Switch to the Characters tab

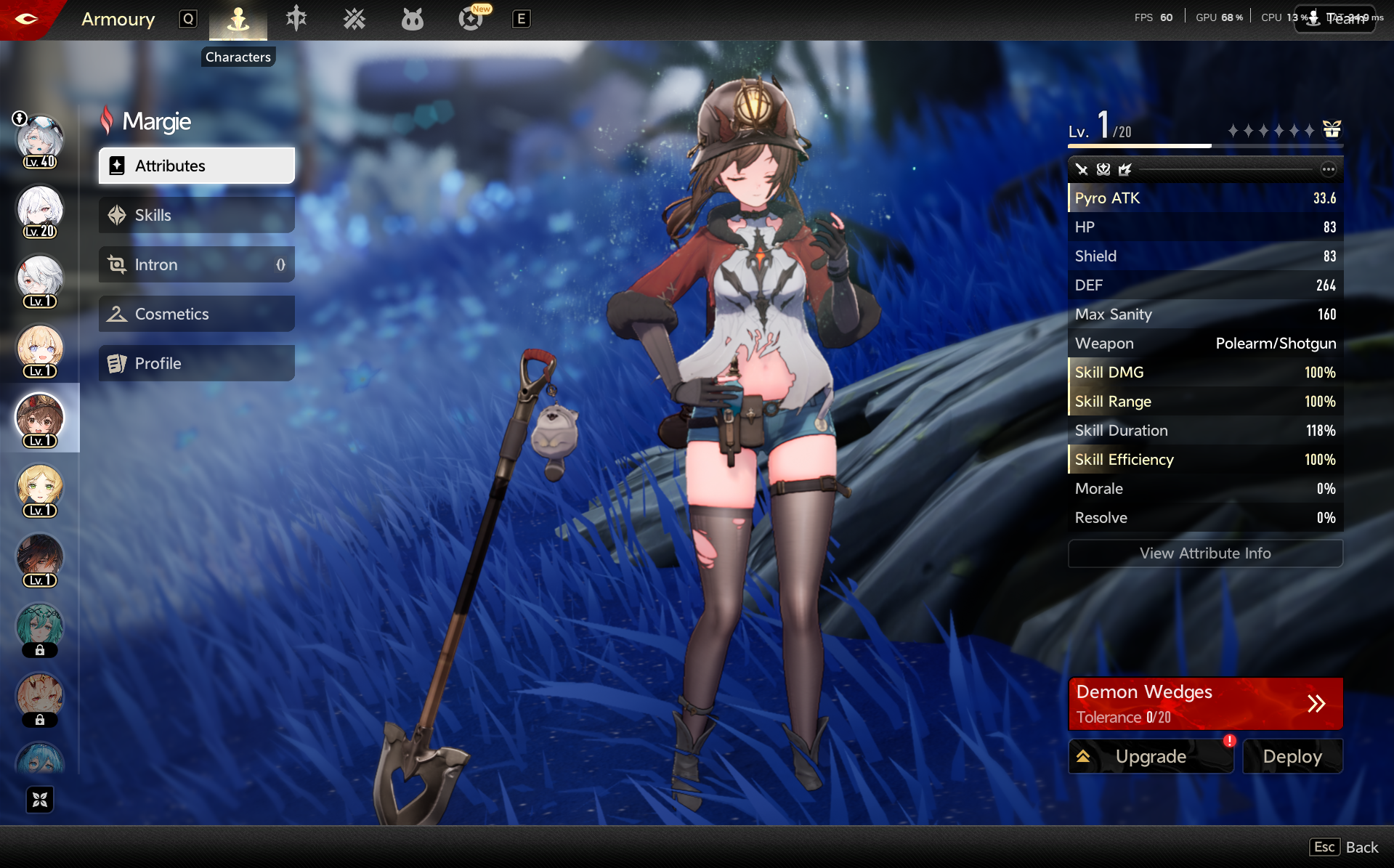238,20
